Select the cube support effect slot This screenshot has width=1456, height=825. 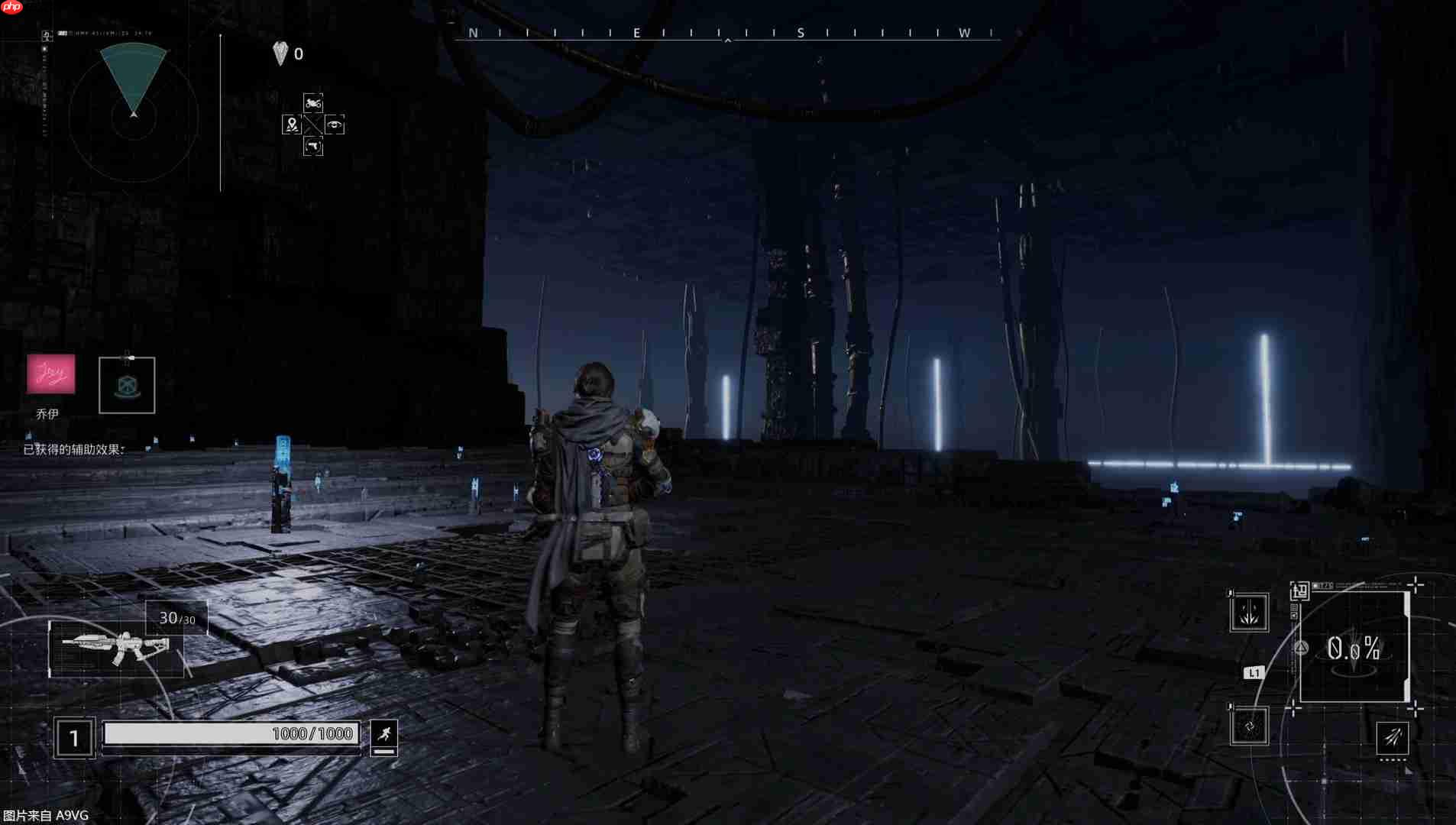point(127,386)
